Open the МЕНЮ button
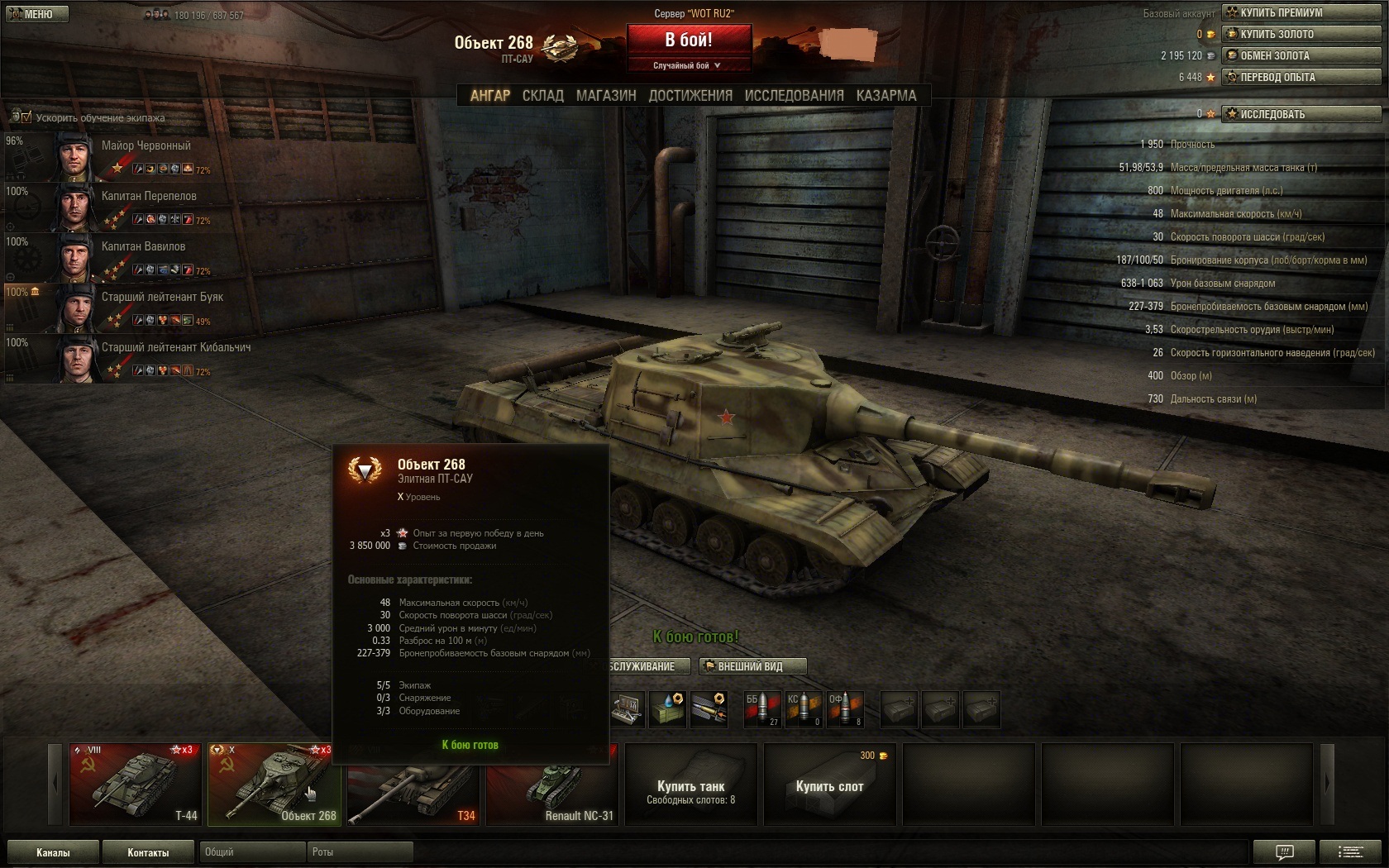The height and width of the screenshot is (868, 1389). tap(35, 14)
